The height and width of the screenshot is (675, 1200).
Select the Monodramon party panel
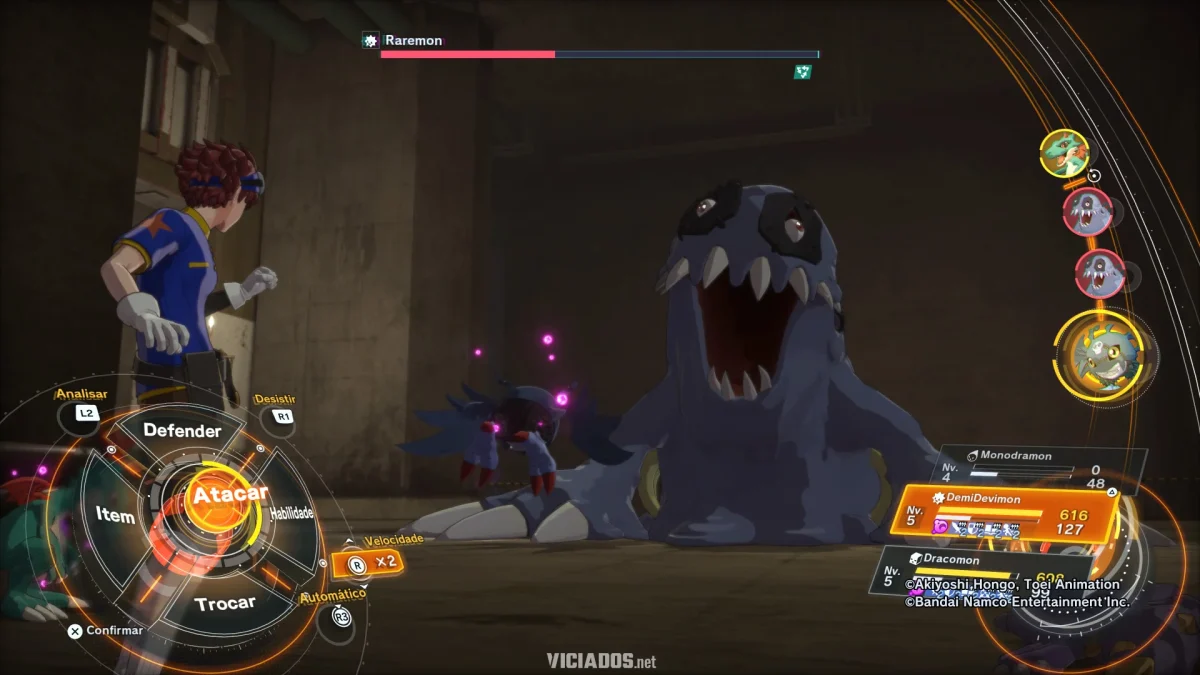[1040, 469]
